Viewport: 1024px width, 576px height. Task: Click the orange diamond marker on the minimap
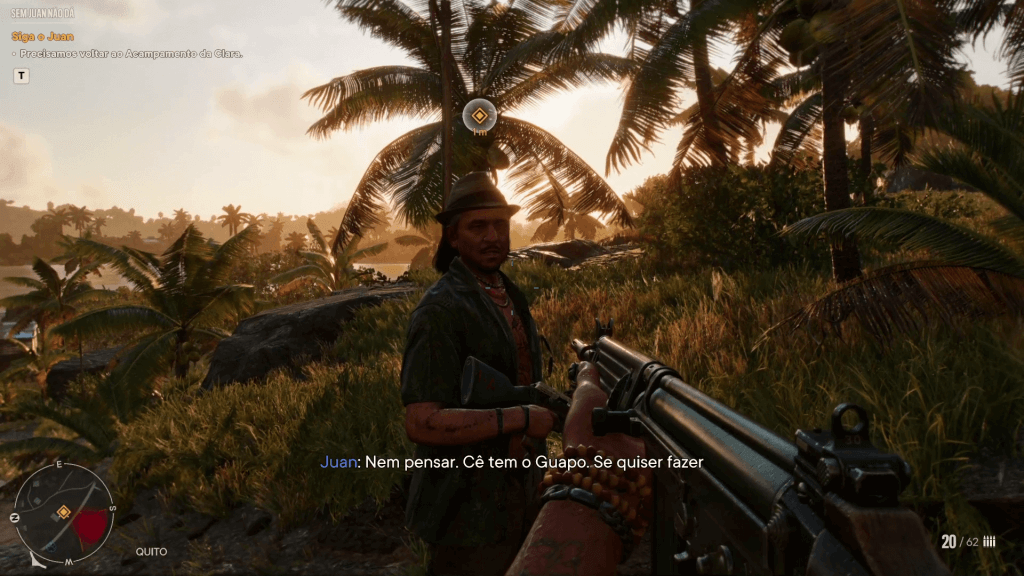click(x=63, y=512)
